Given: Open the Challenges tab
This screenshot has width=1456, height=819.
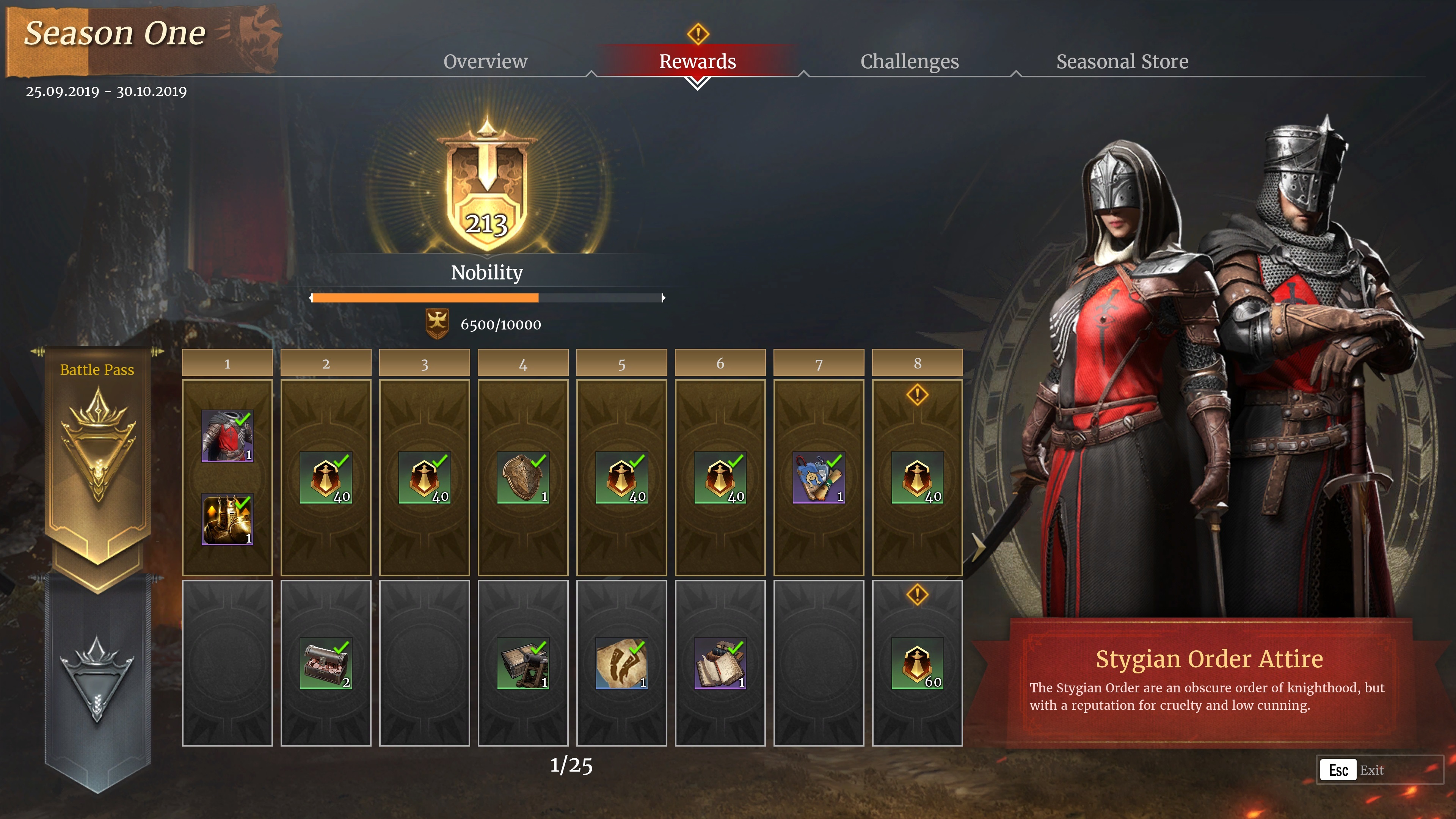Looking at the screenshot, I should tap(909, 61).
